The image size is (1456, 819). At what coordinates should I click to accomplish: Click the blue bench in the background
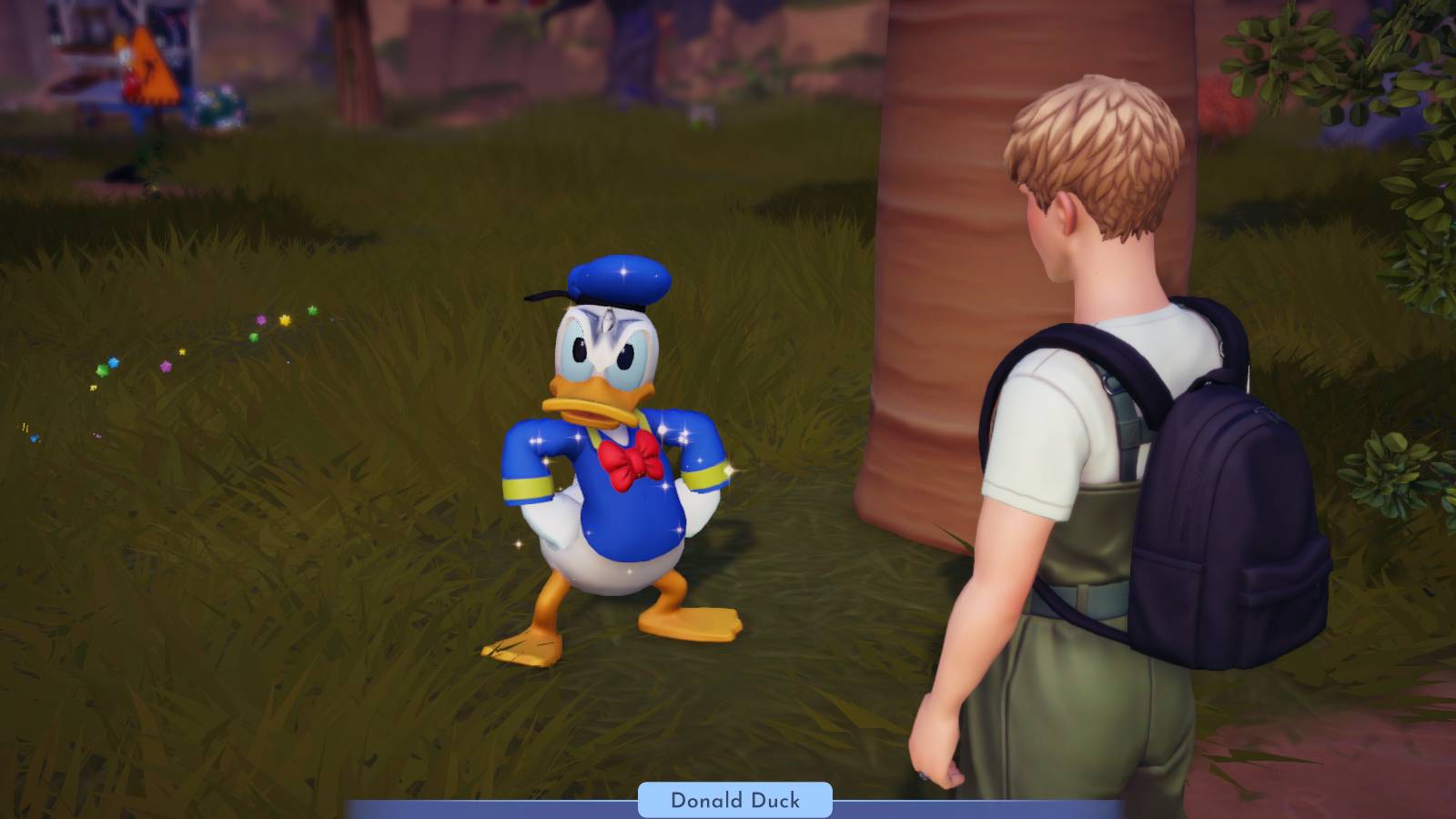tap(107, 107)
